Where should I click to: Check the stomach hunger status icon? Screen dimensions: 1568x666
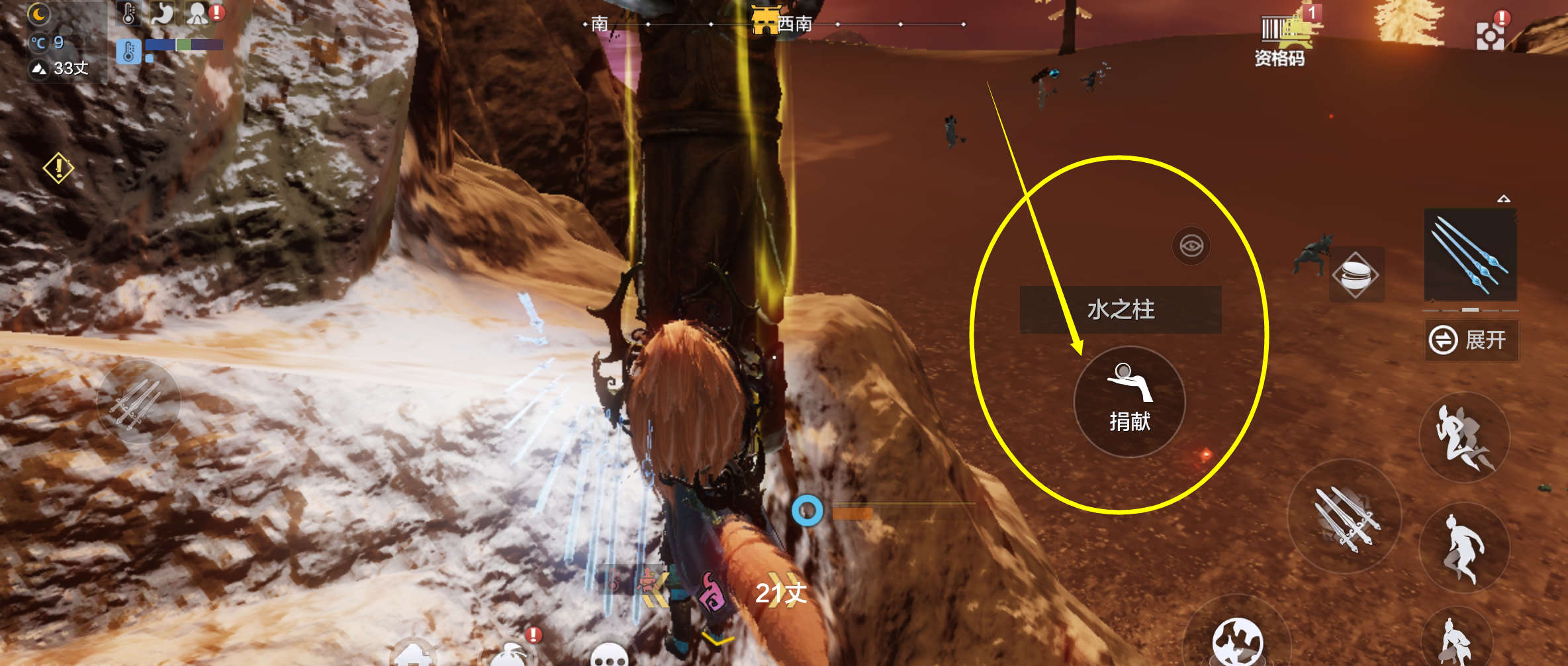161,13
